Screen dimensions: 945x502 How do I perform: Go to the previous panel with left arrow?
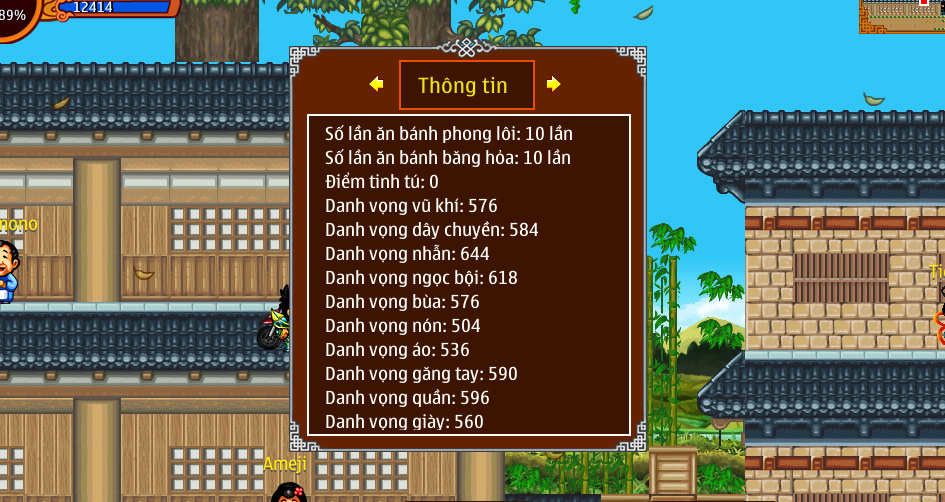[376, 85]
